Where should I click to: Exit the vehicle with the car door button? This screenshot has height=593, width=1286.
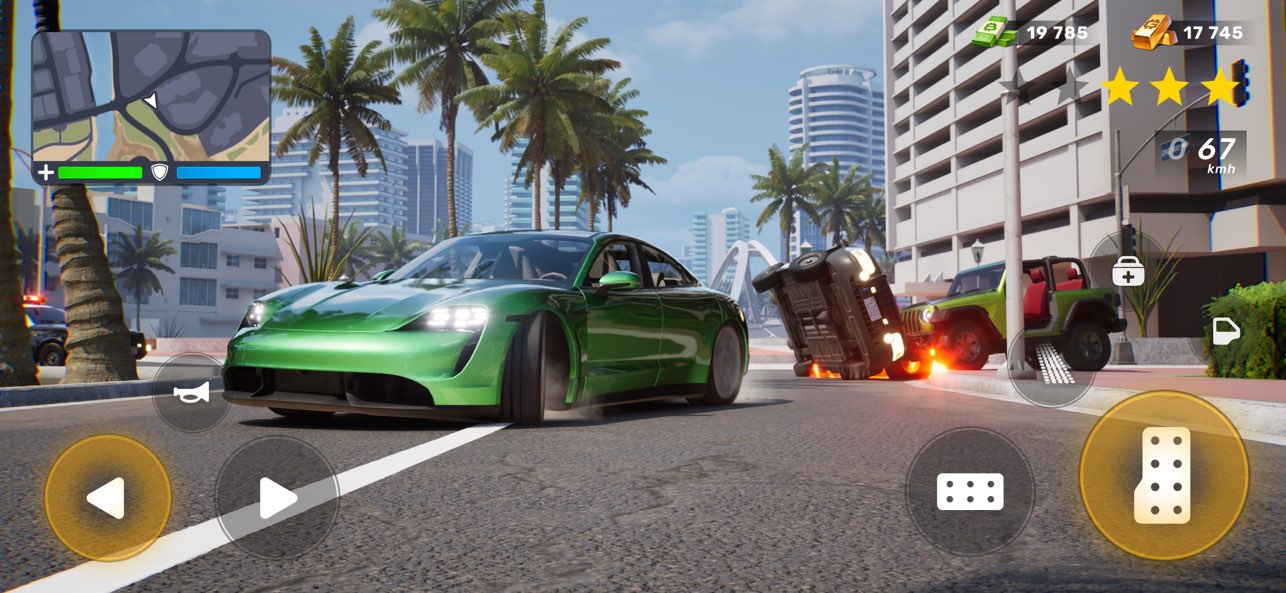click(x=1226, y=331)
